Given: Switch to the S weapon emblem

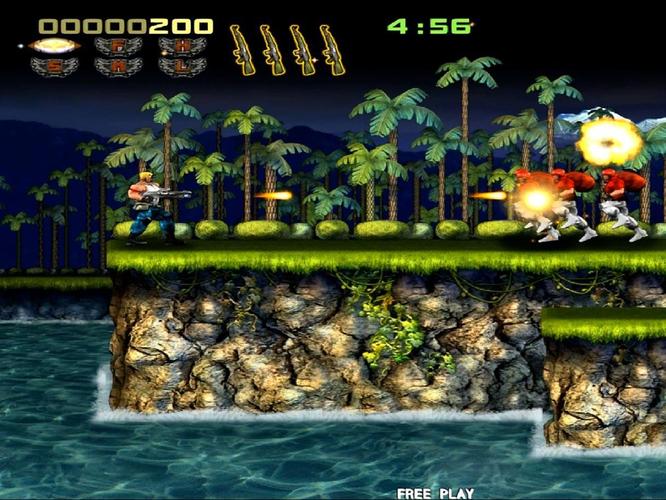Looking at the screenshot, I should coord(54,66).
